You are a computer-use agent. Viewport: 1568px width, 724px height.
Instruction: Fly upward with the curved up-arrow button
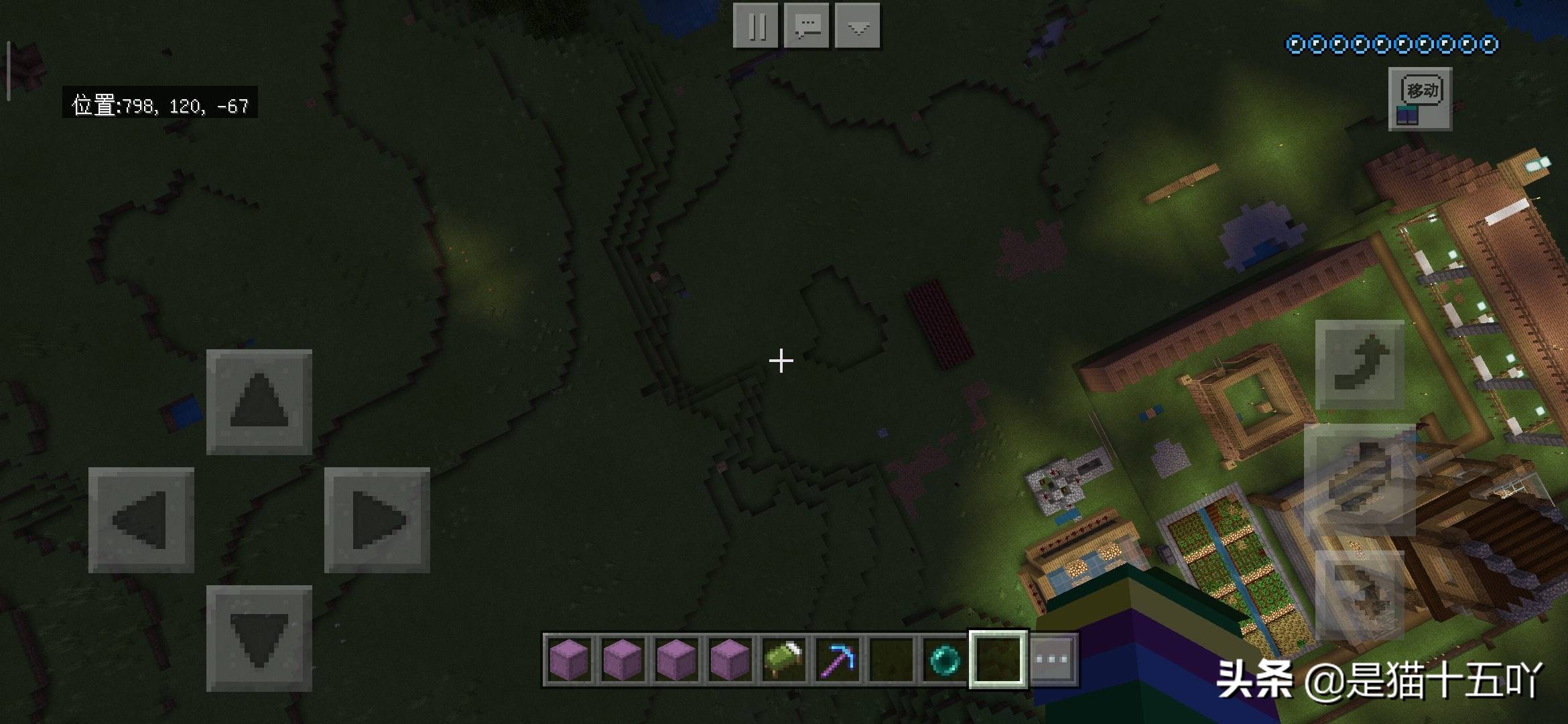1360,364
